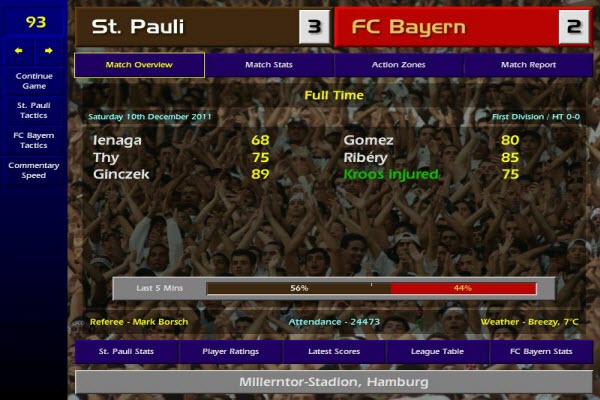Click the Millerntor-Stadion, Hamburg bar
Screen dimensions: 600x400
(x=334, y=382)
